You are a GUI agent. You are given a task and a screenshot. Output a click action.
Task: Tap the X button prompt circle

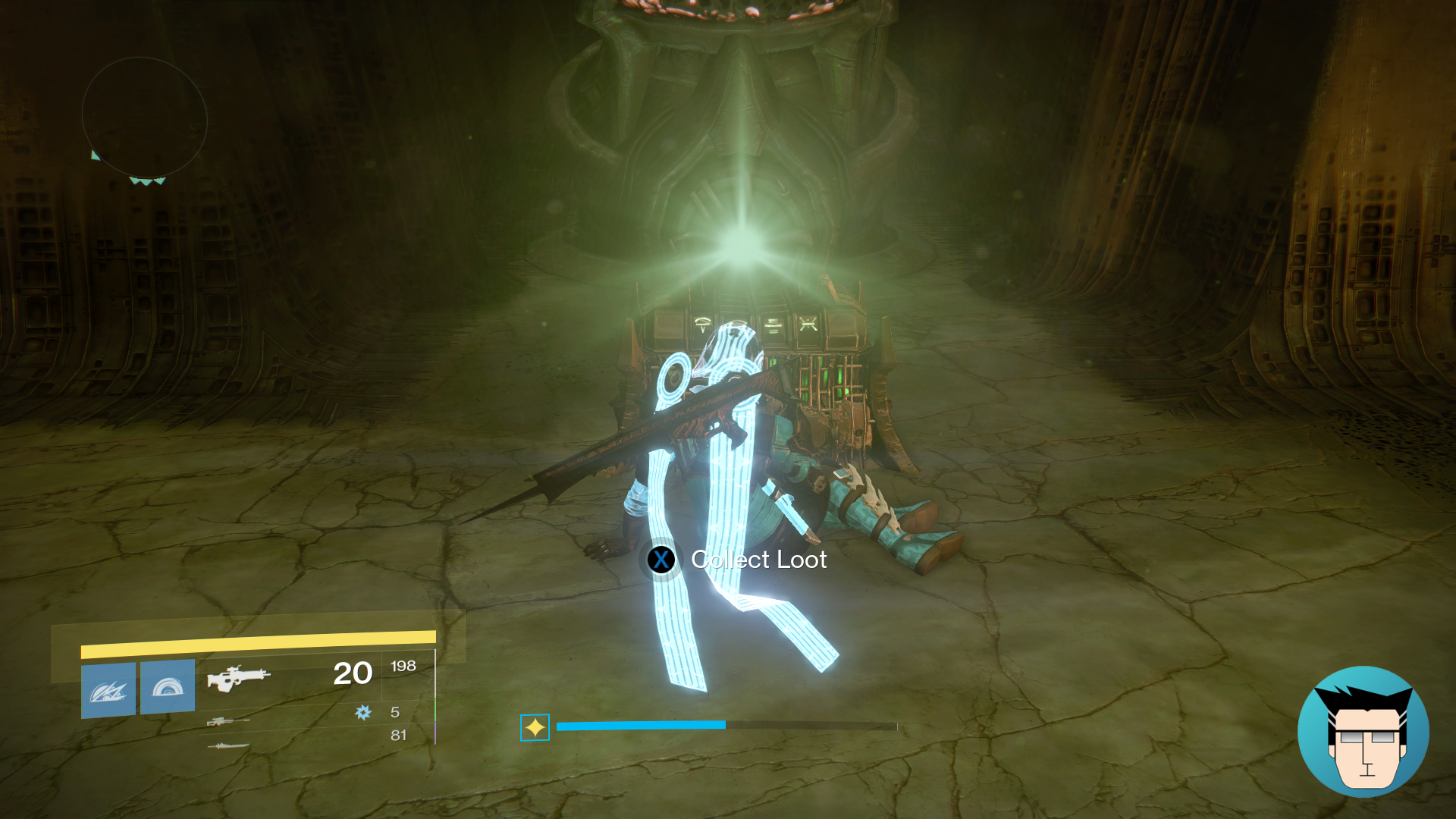tap(661, 561)
